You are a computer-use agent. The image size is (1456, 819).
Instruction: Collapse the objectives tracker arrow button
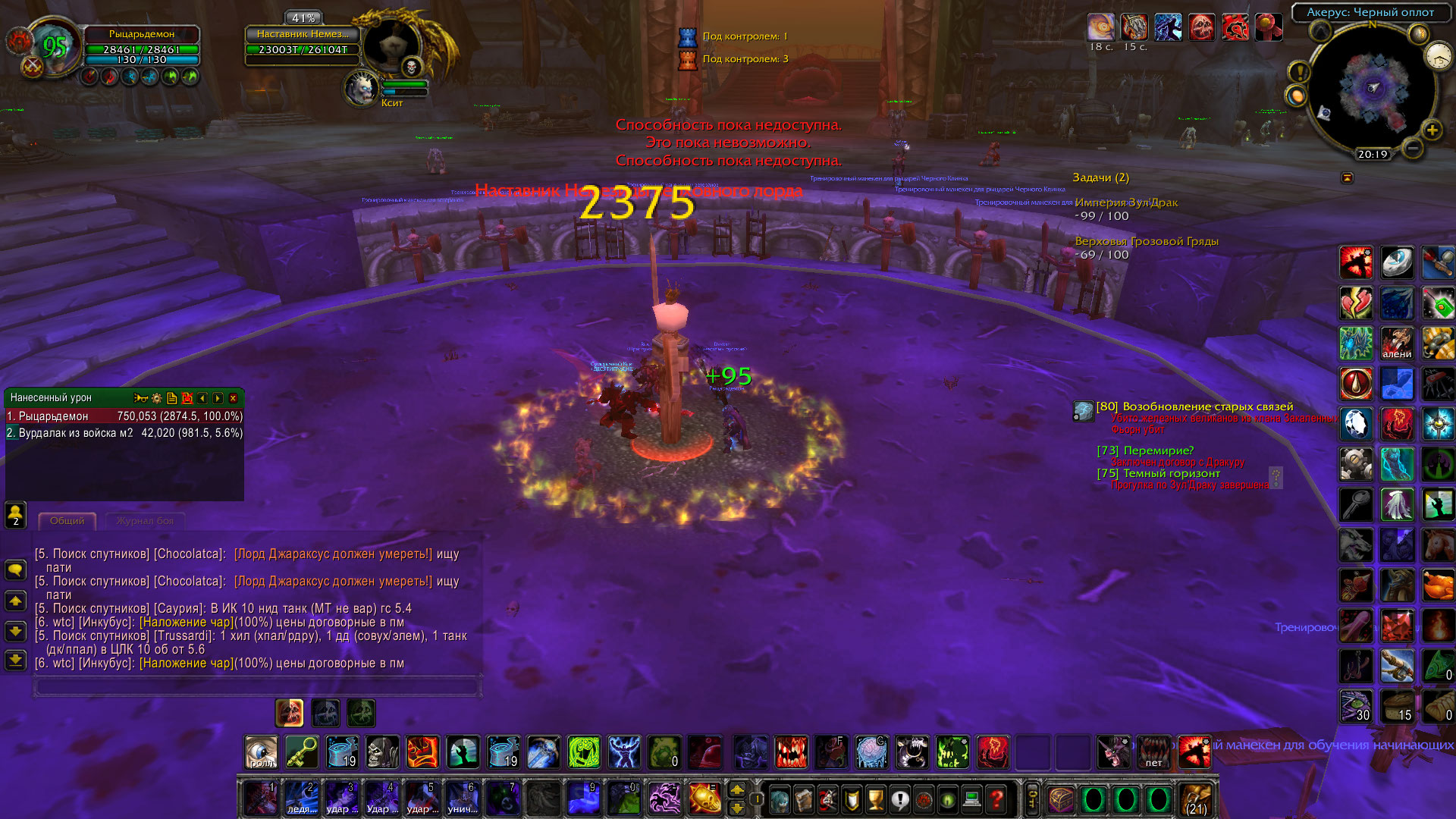click(1347, 177)
